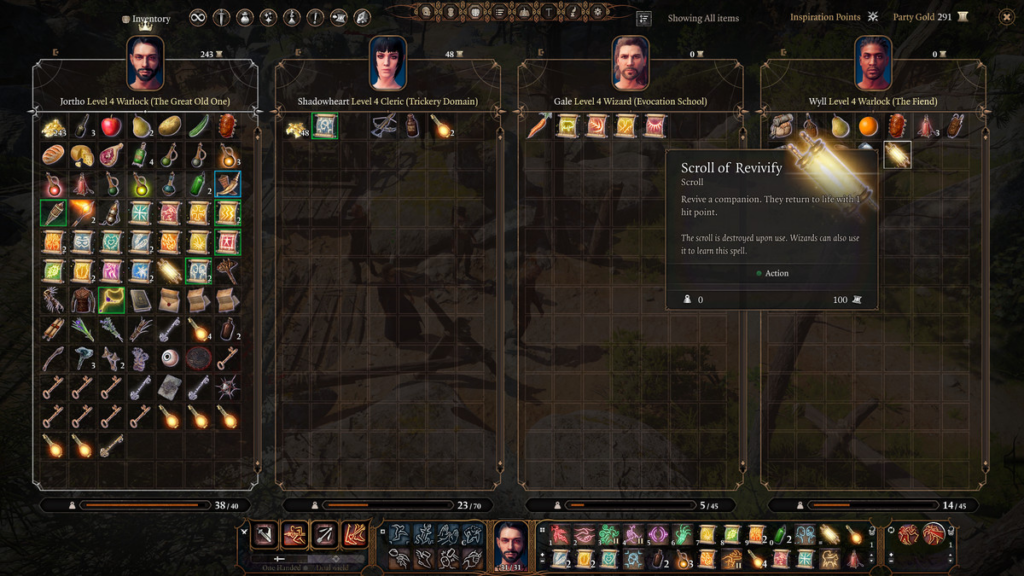Click the carrot in Gale's inventory
Viewport: 1024px width, 576px height.
tap(539, 127)
